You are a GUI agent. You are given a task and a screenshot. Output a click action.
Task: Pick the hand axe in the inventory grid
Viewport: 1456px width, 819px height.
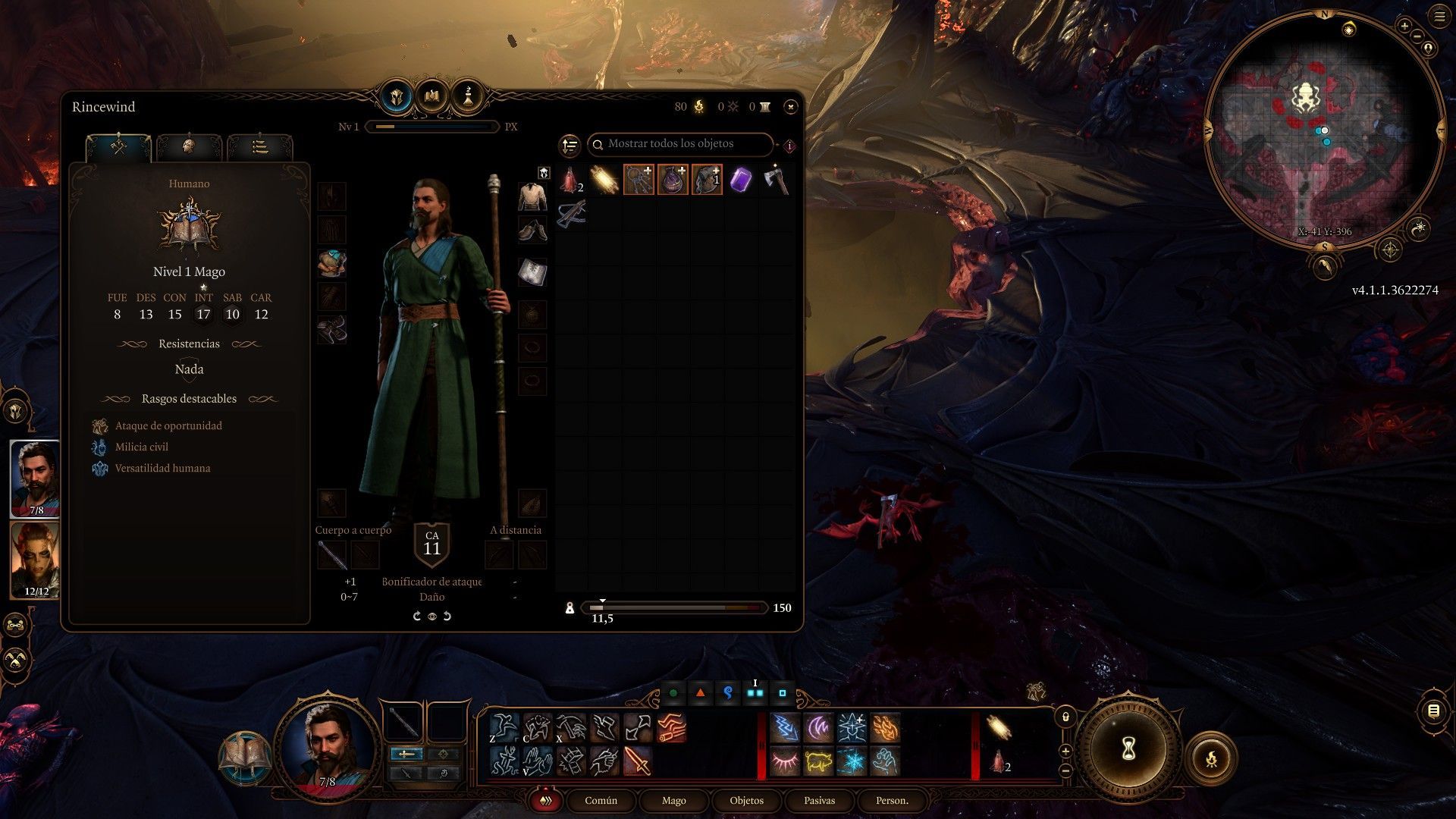pos(775,180)
